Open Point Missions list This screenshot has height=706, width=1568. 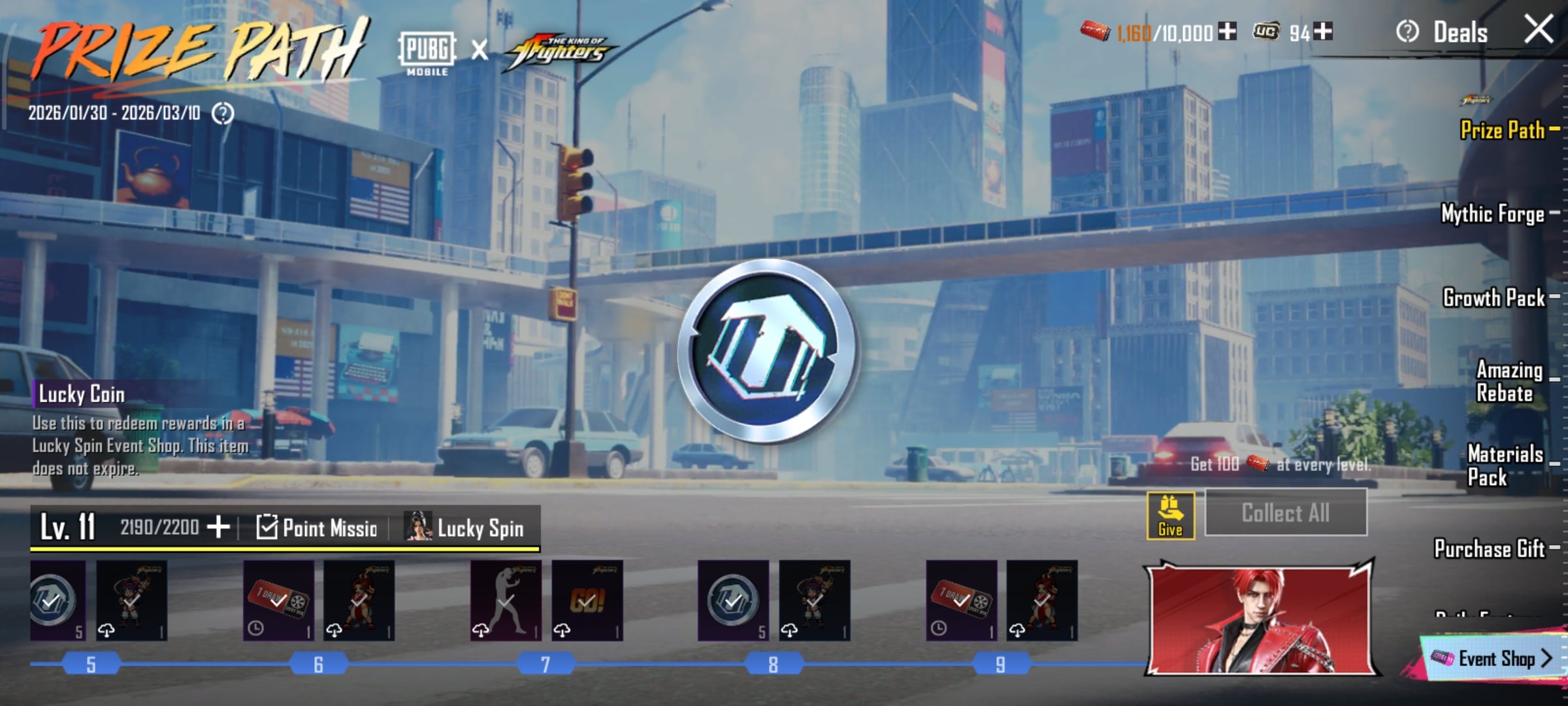click(x=318, y=528)
